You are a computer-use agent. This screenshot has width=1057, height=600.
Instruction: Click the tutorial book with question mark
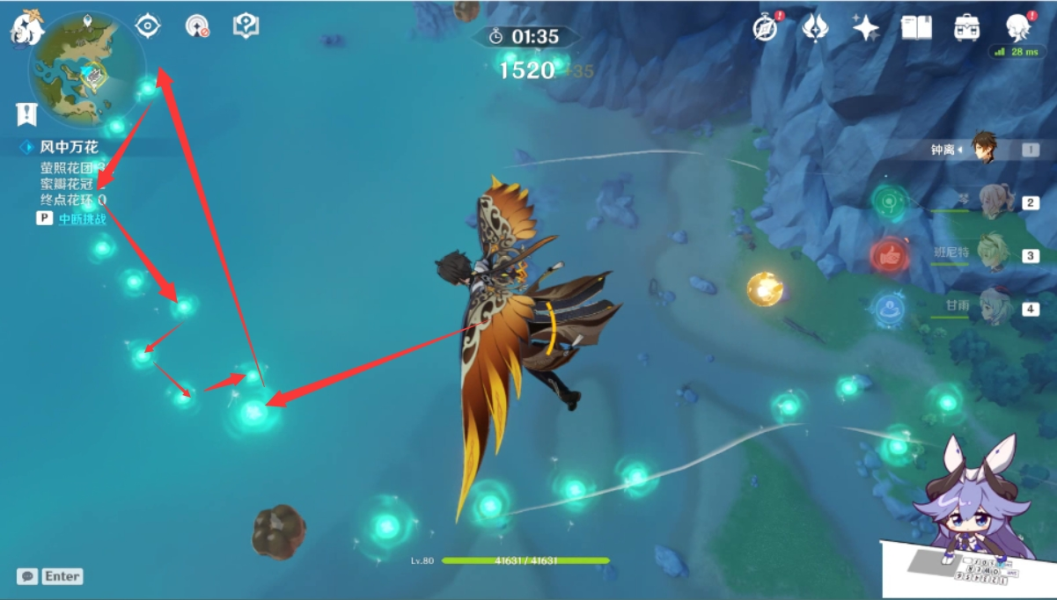point(246,26)
